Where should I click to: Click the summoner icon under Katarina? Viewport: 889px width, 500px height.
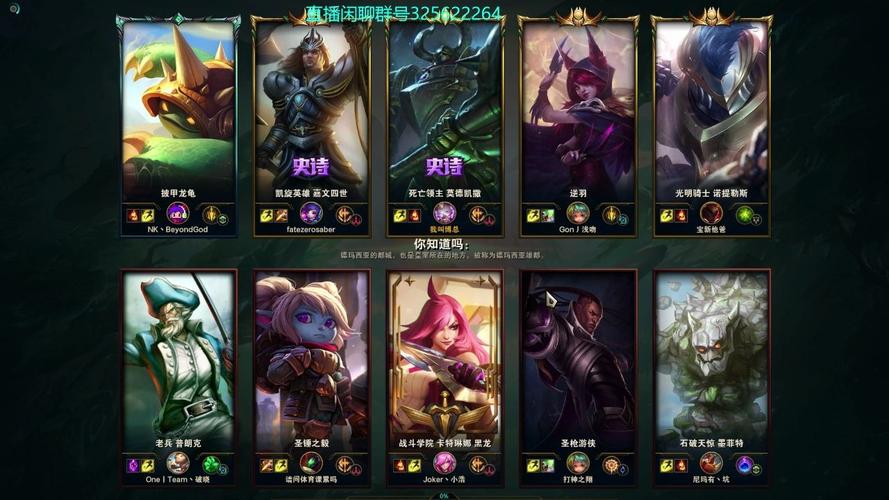[445, 464]
